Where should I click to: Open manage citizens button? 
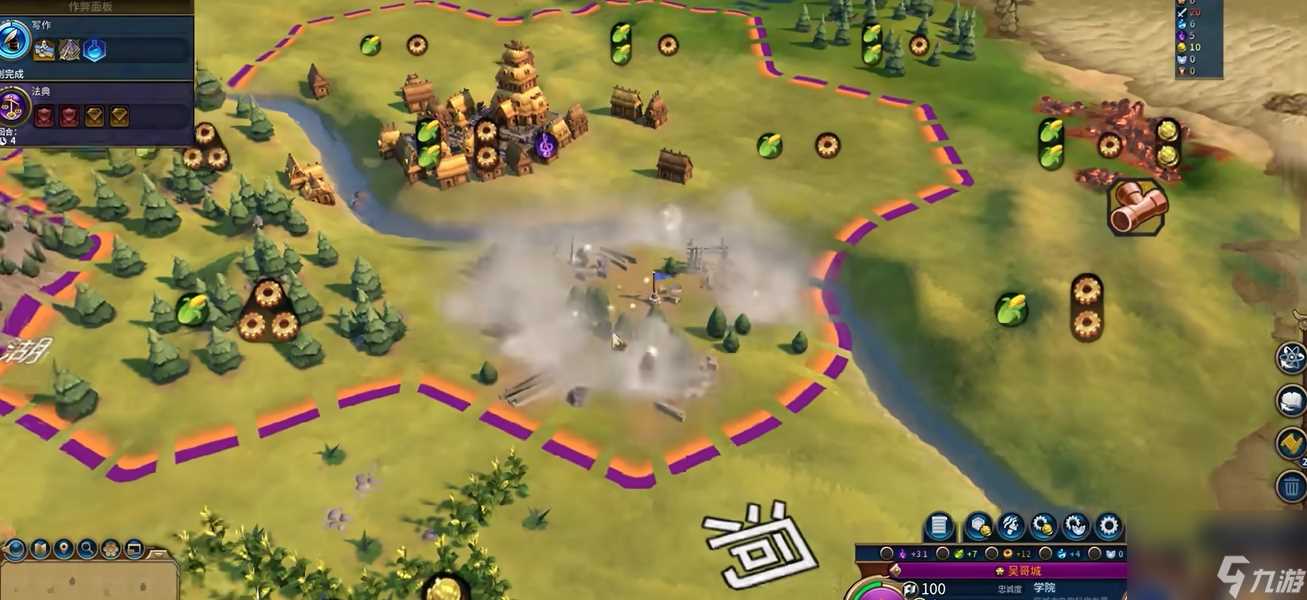pos(1011,525)
